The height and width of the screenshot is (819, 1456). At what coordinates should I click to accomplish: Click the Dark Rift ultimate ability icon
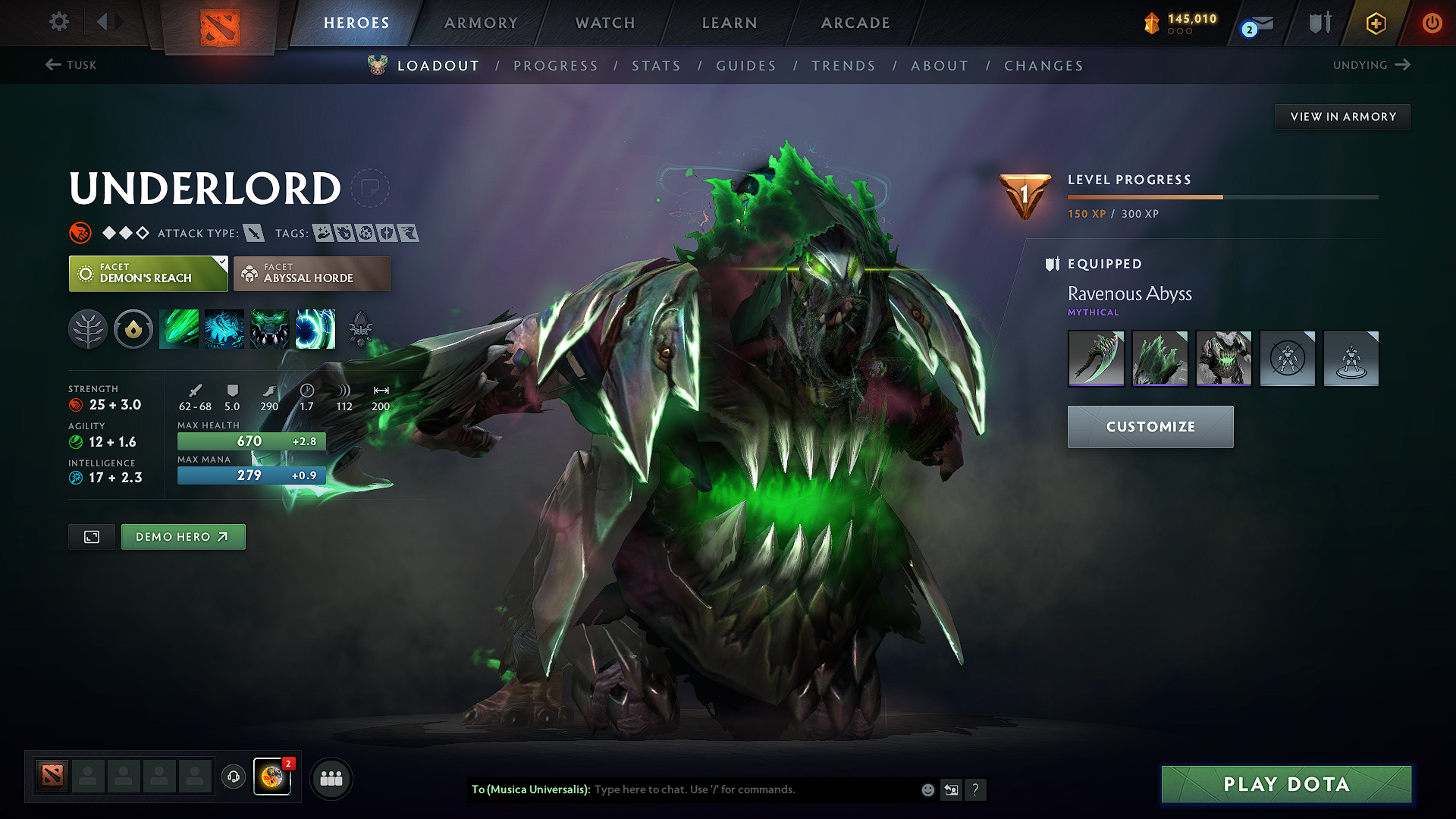click(x=315, y=328)
